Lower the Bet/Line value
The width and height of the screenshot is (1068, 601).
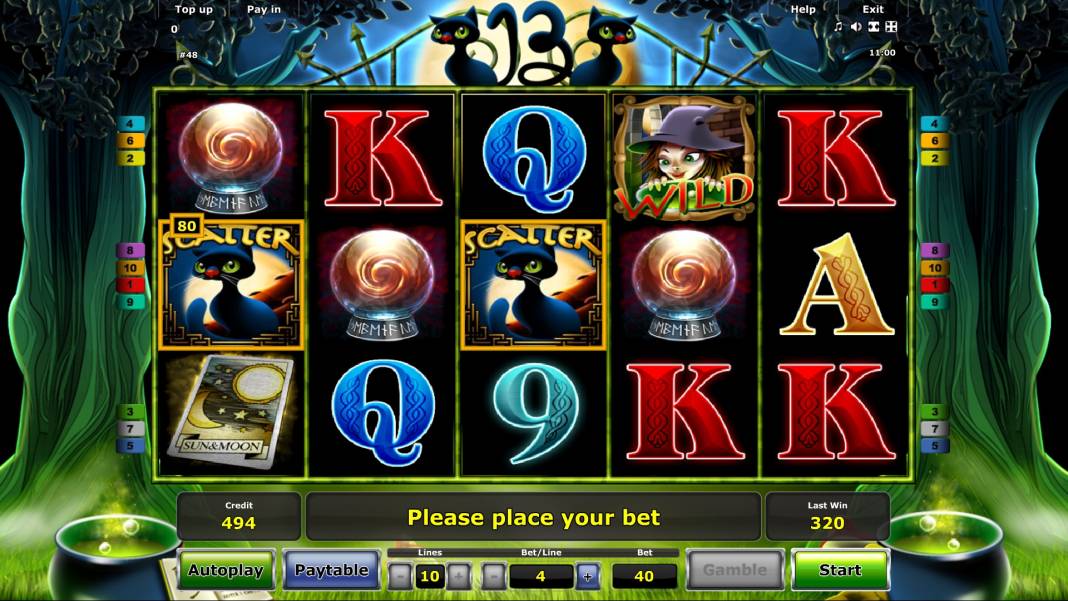coord(494,576)
